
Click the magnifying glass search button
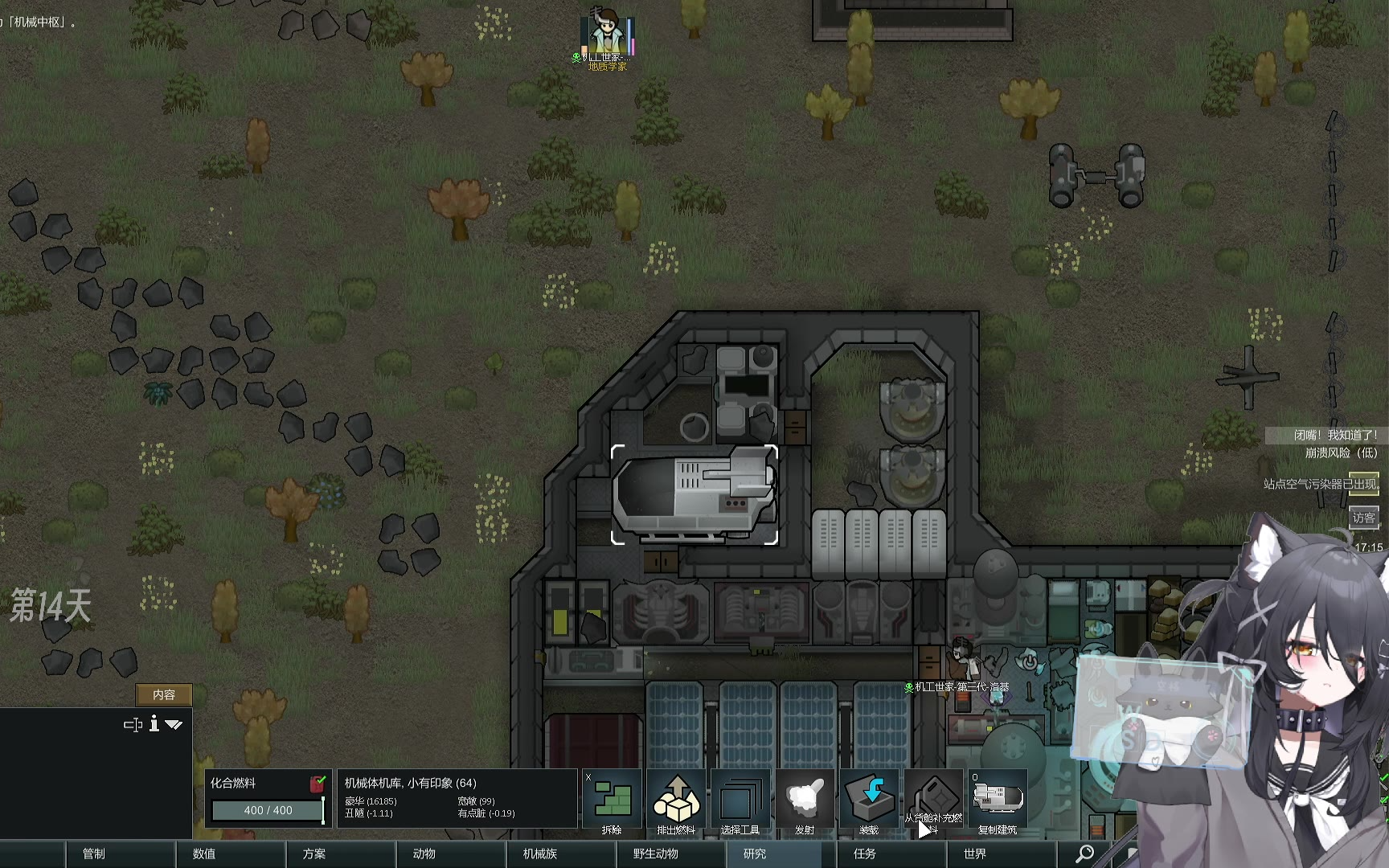point(1084,854)
